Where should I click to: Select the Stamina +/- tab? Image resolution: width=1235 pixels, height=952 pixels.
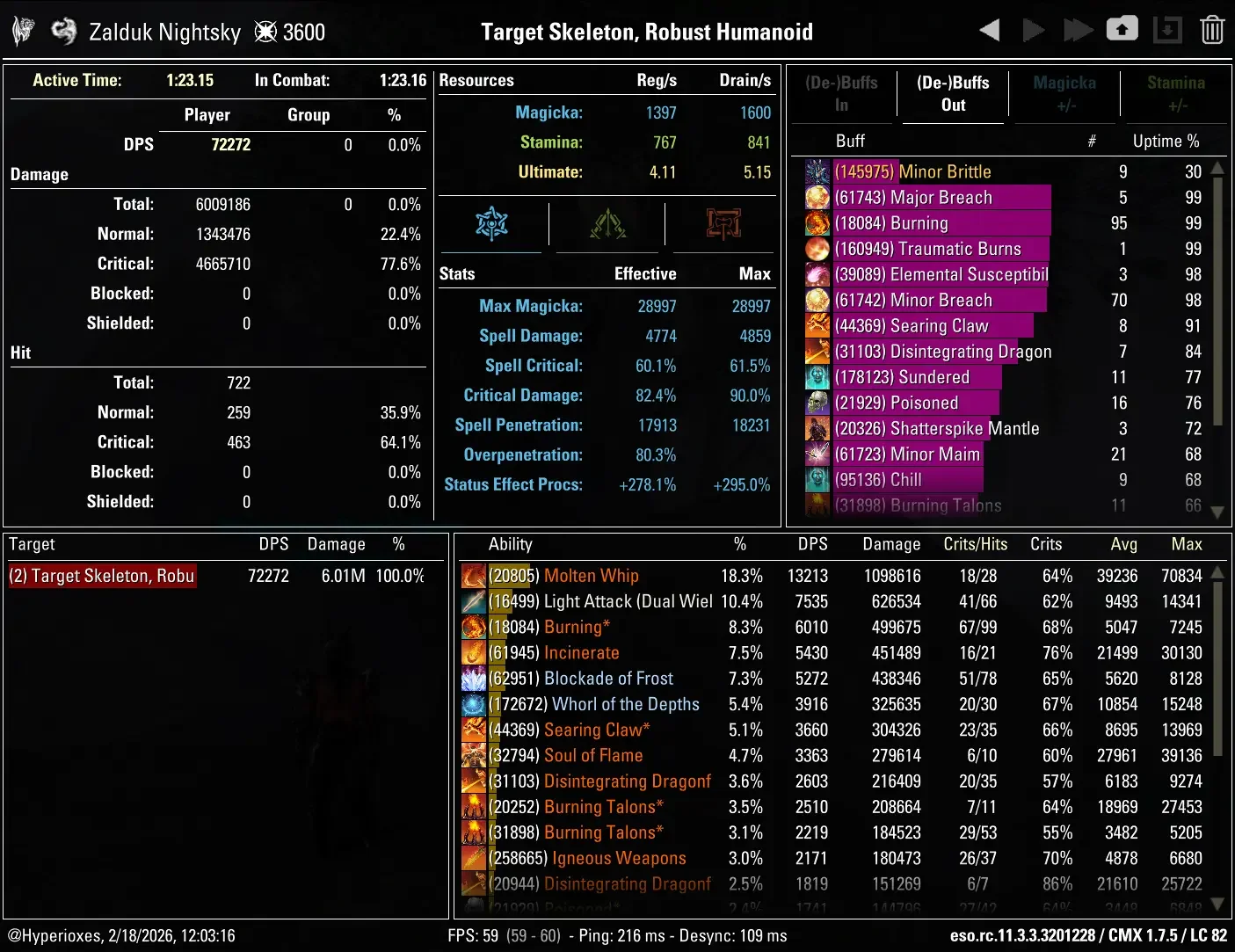pos(1175,94)
